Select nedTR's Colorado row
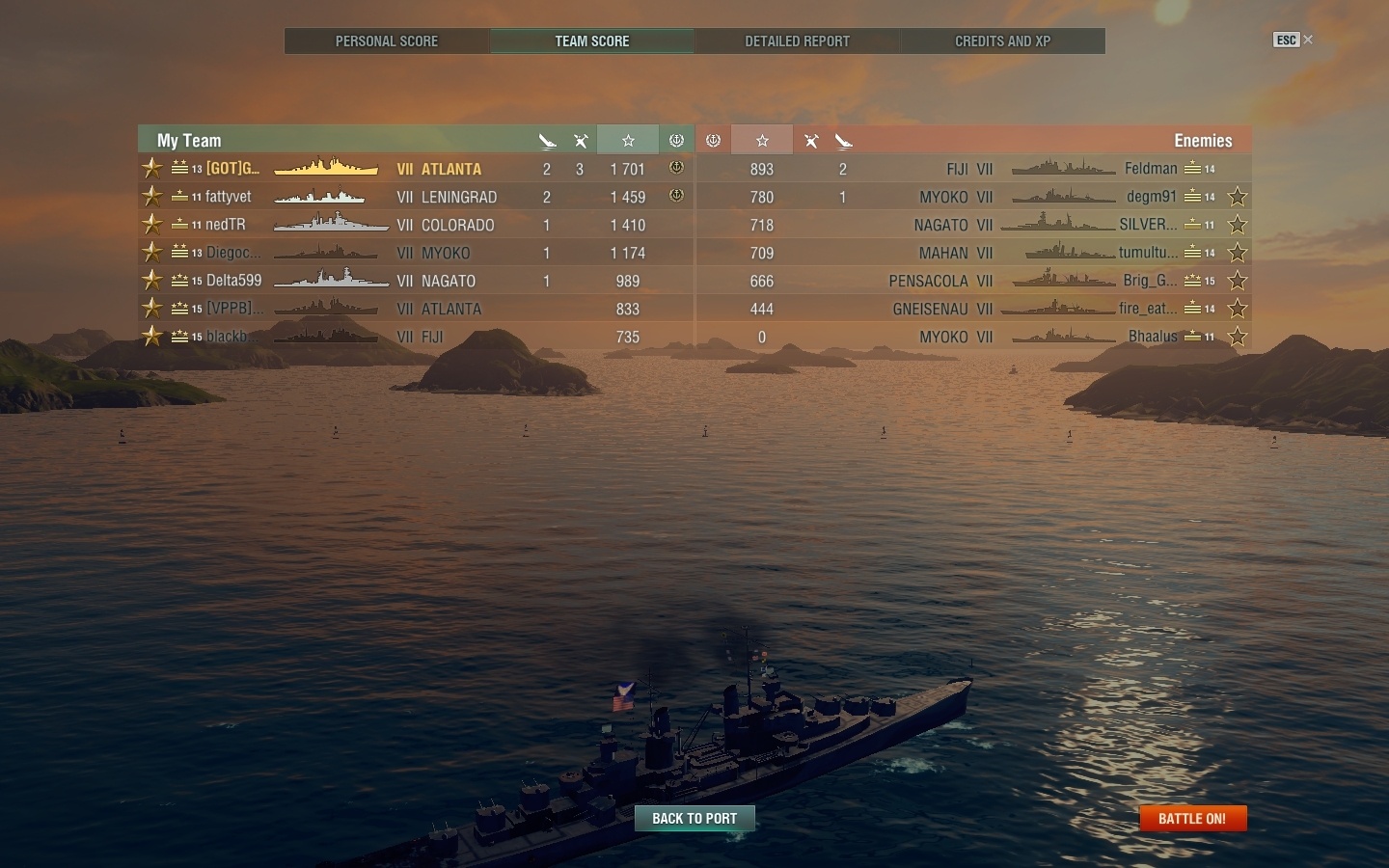 [x=415, y=225]
